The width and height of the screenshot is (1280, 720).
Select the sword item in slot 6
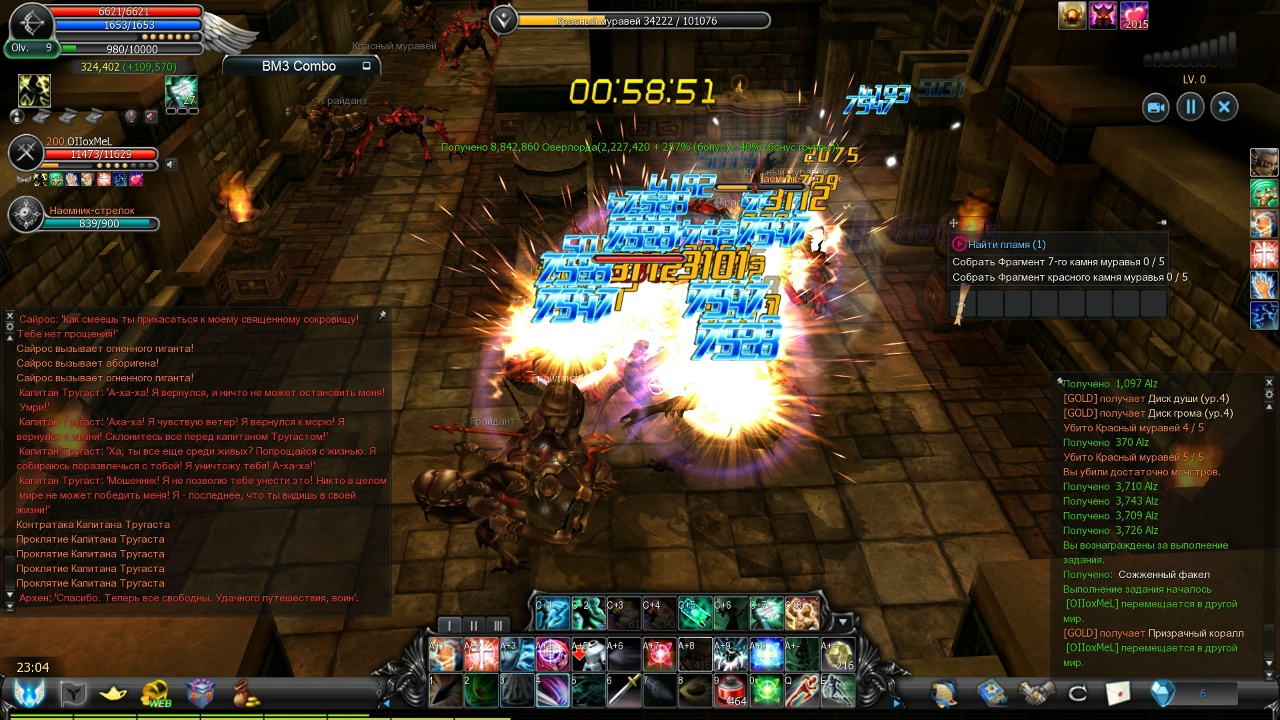click(624, 690)
